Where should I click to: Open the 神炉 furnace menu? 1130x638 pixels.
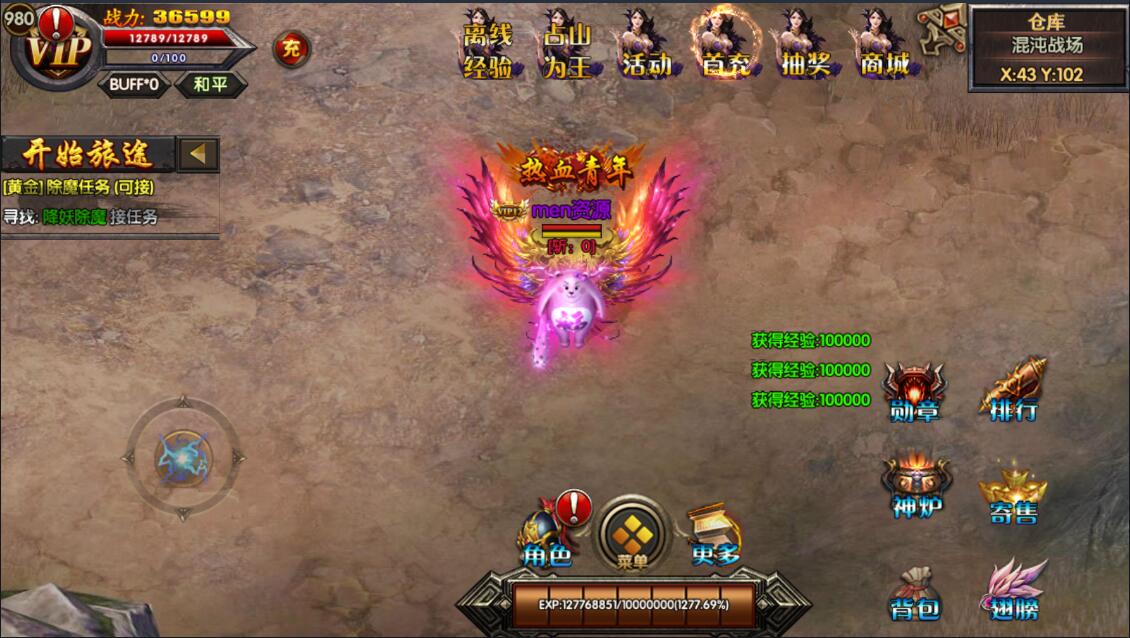pyautogui.click(x=916, y=490)
